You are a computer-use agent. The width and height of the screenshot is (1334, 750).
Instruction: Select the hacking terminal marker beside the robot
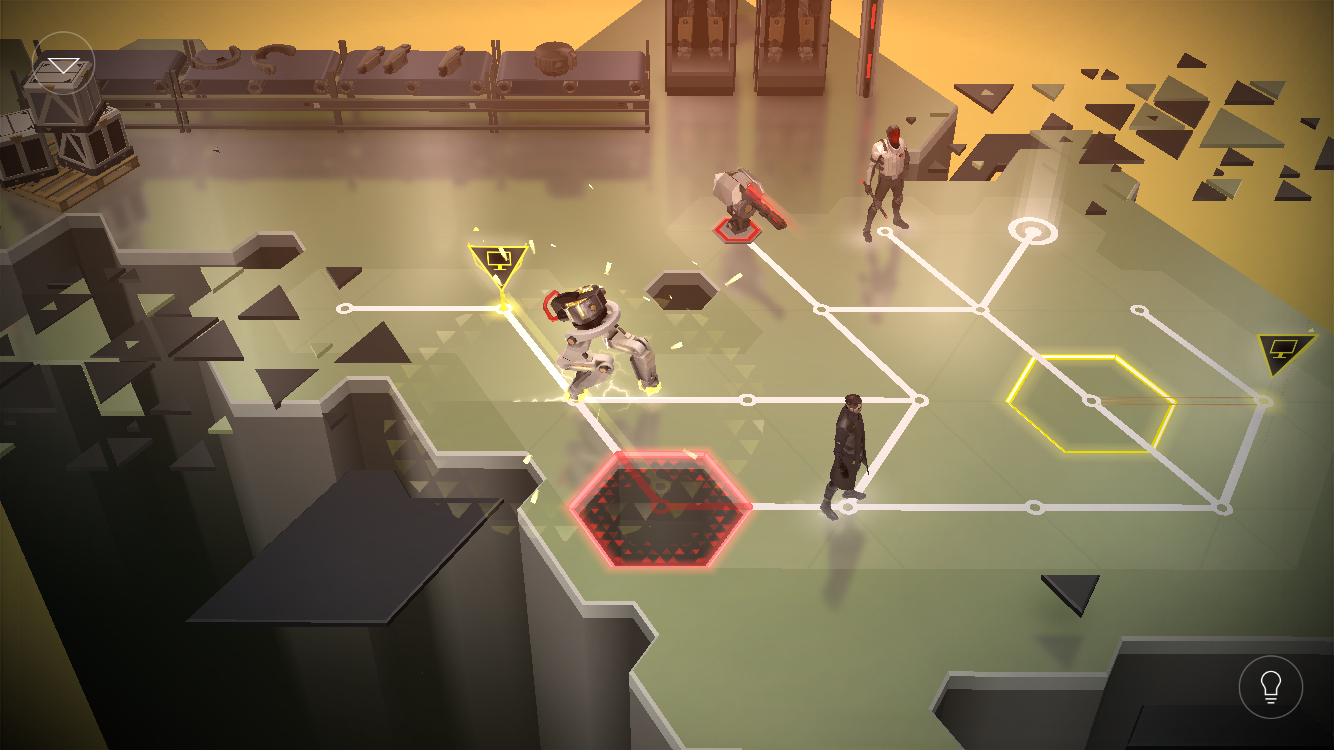497,264
